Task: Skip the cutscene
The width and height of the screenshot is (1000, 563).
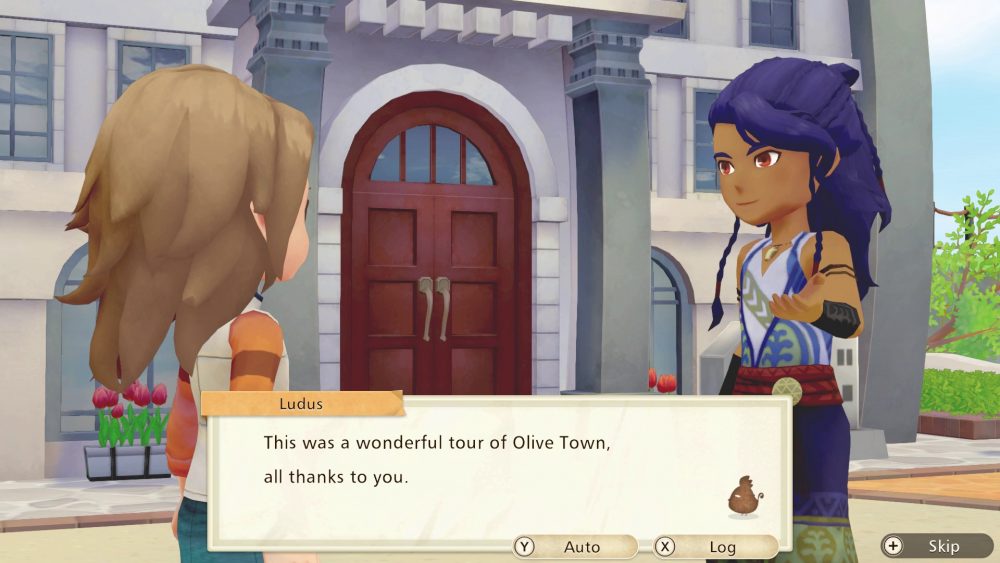Action: 935,546
